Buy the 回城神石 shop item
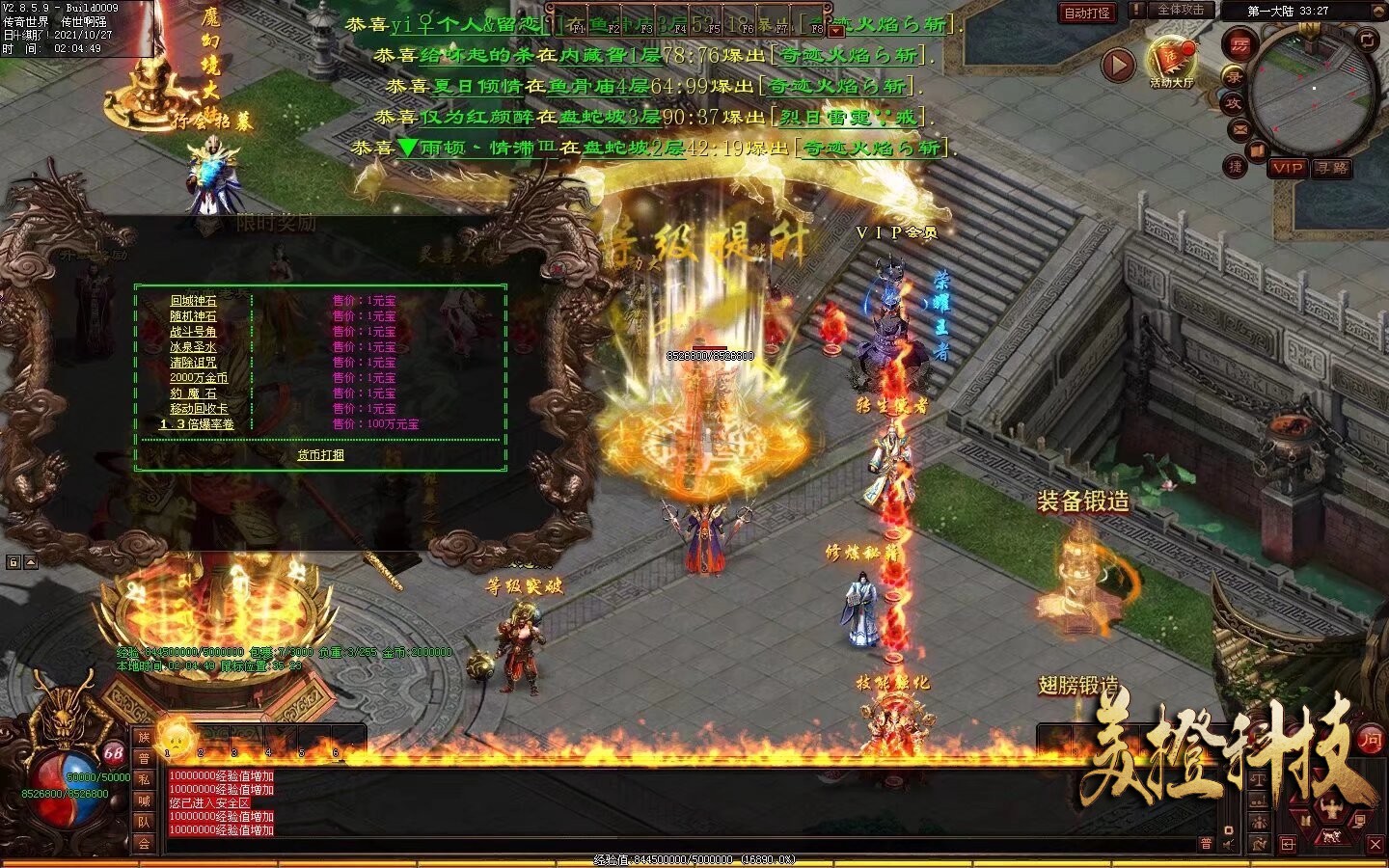 pyautogui.click(x=193, y=301)
